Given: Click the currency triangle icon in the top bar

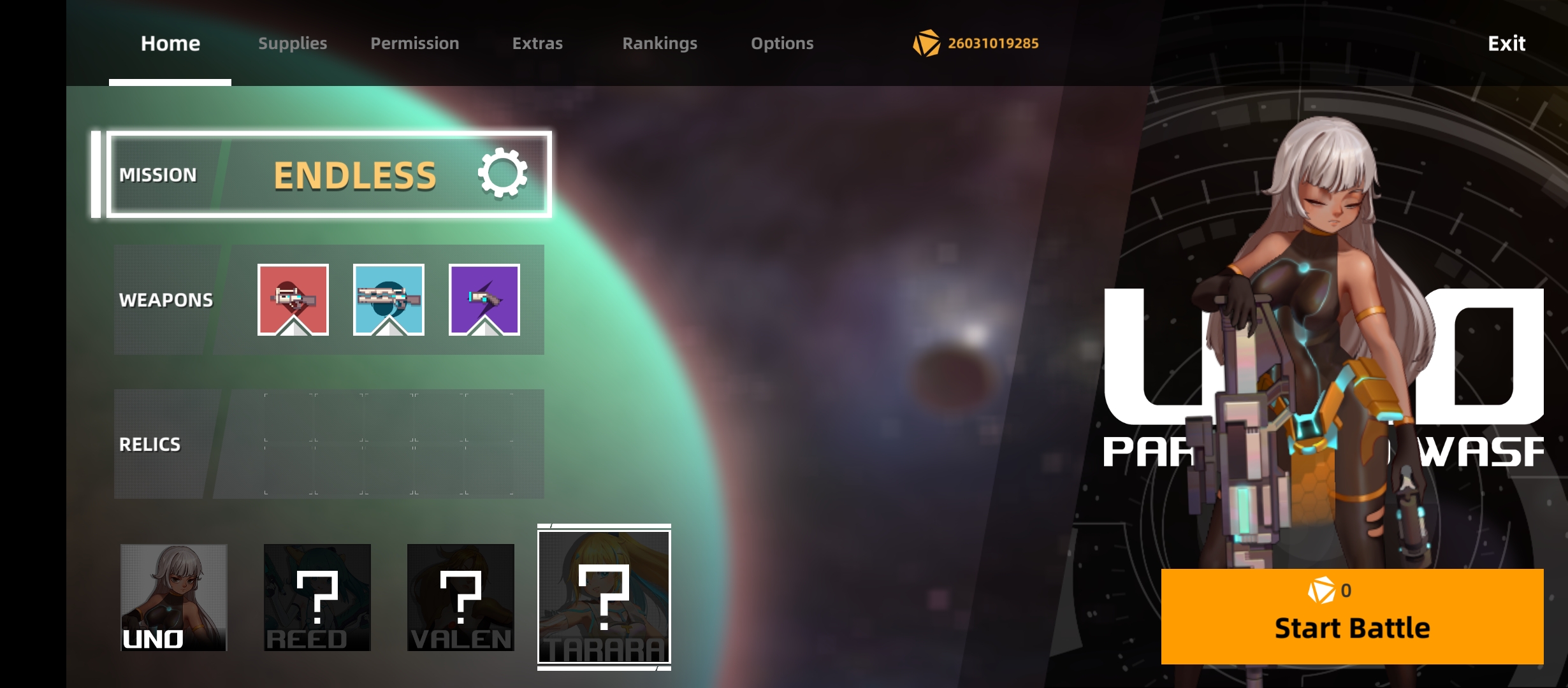Looking at the screenshot, I should point(926,43).
